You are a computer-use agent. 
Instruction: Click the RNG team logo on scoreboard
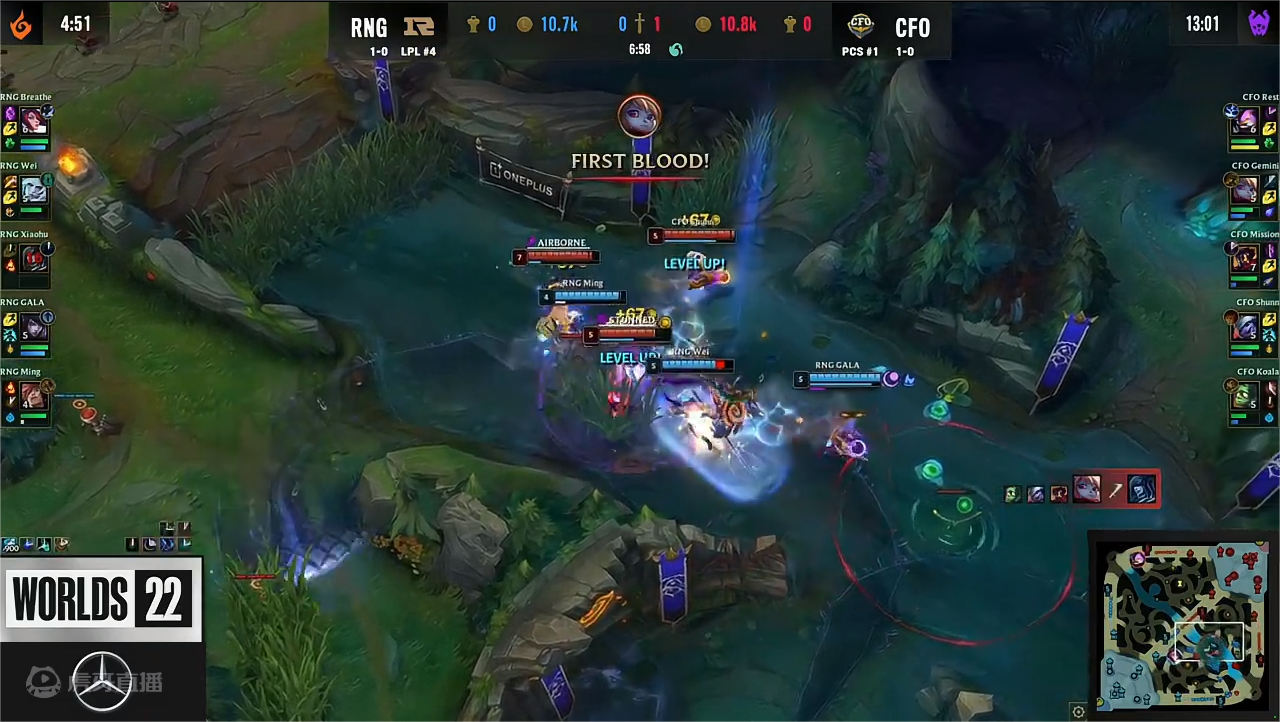(x=418, y=26)
